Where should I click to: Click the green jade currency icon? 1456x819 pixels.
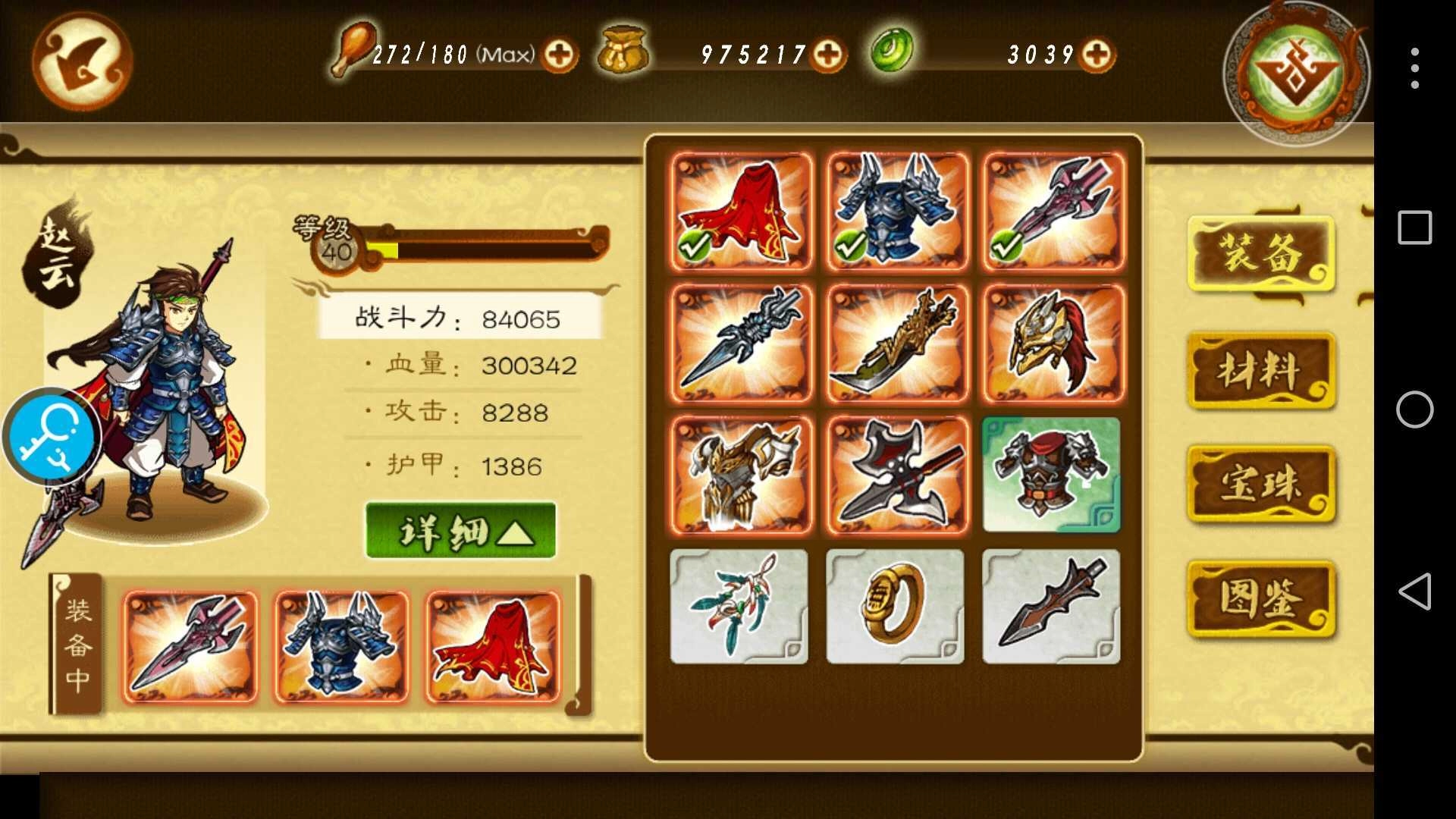(x=892, y=52)
